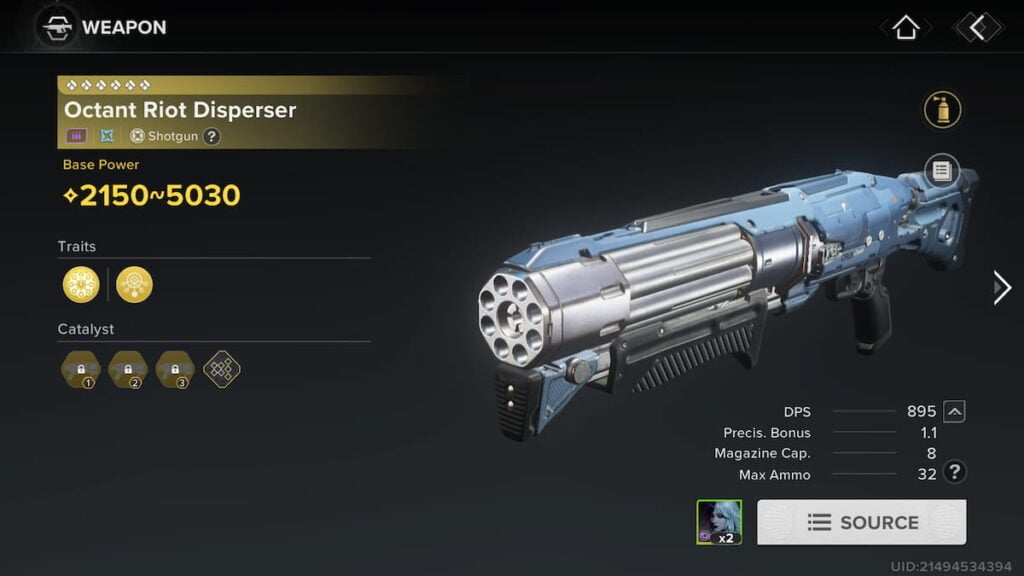This screenshot has width=1024, height=576.
Task: Select locked catalyst slot 2
Action: [128, 369]
